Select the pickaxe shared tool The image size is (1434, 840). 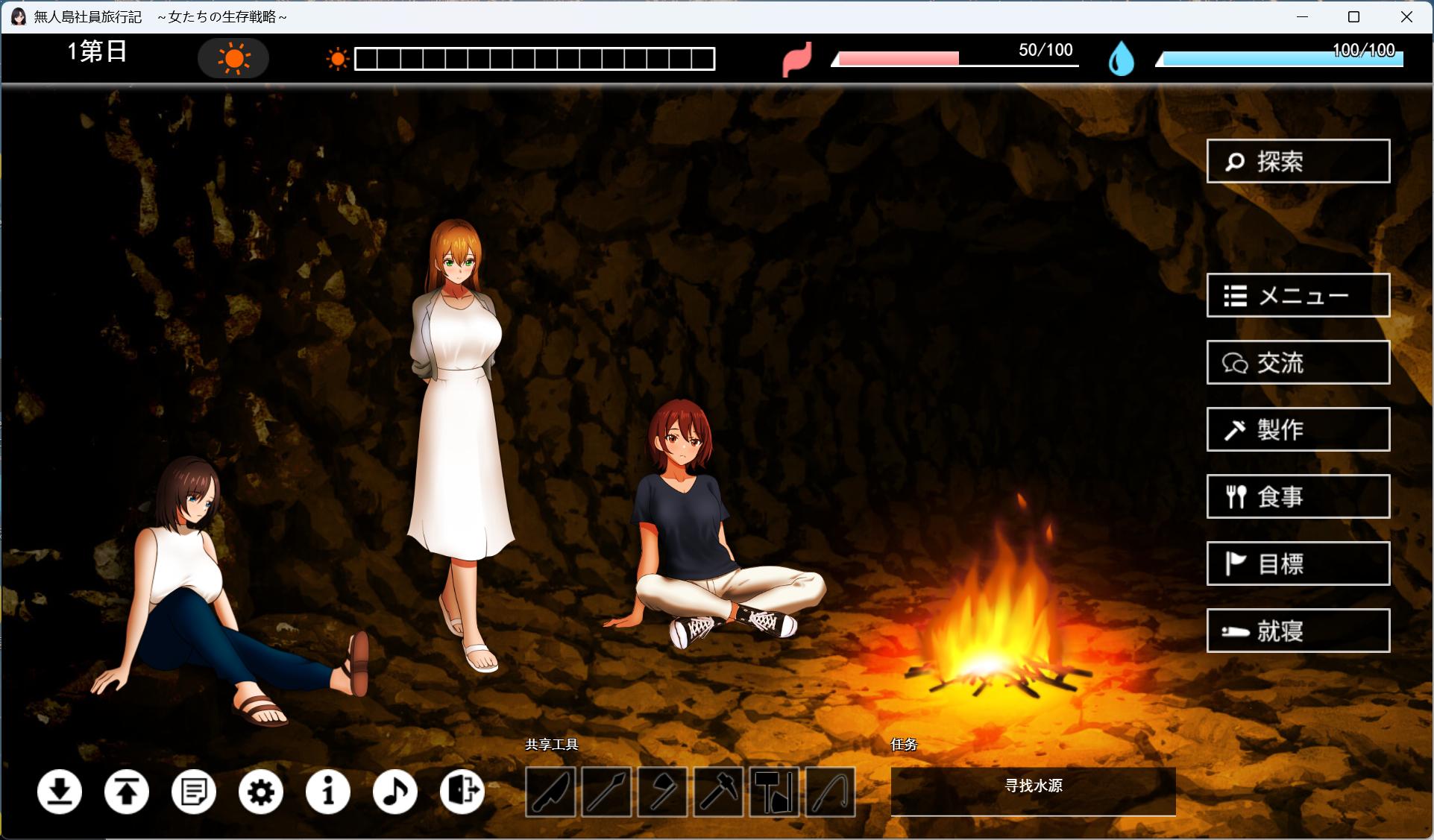click(718, 792)
